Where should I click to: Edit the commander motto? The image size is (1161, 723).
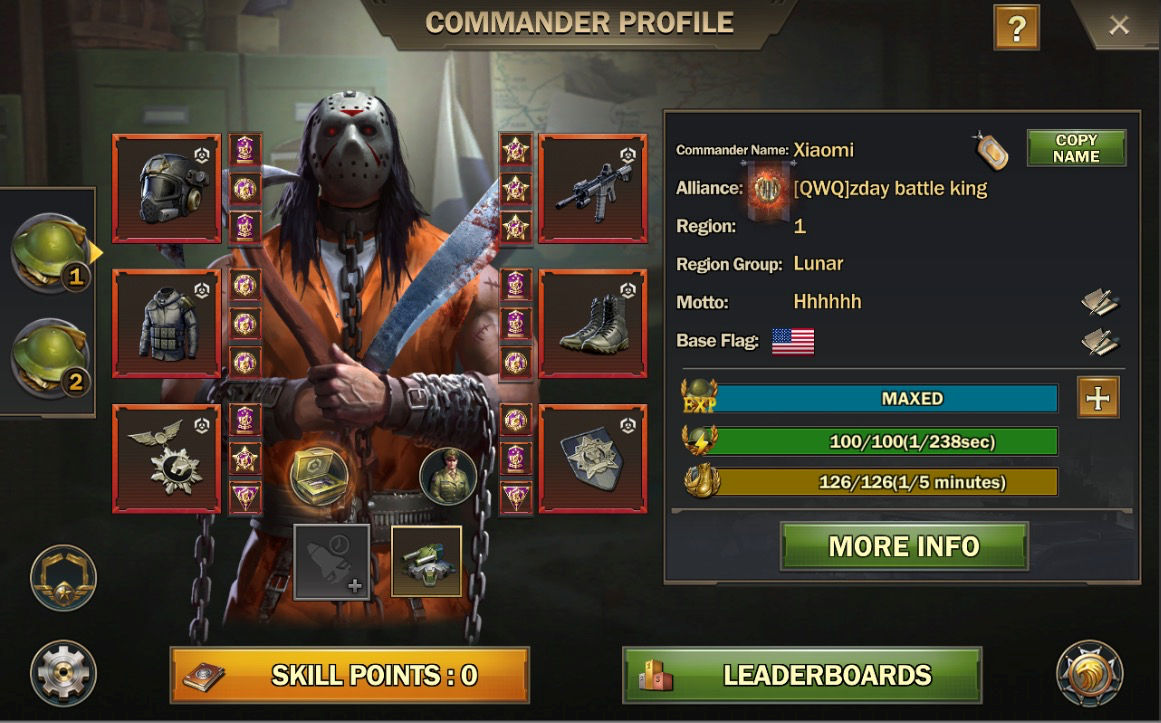pos(1099,302)
